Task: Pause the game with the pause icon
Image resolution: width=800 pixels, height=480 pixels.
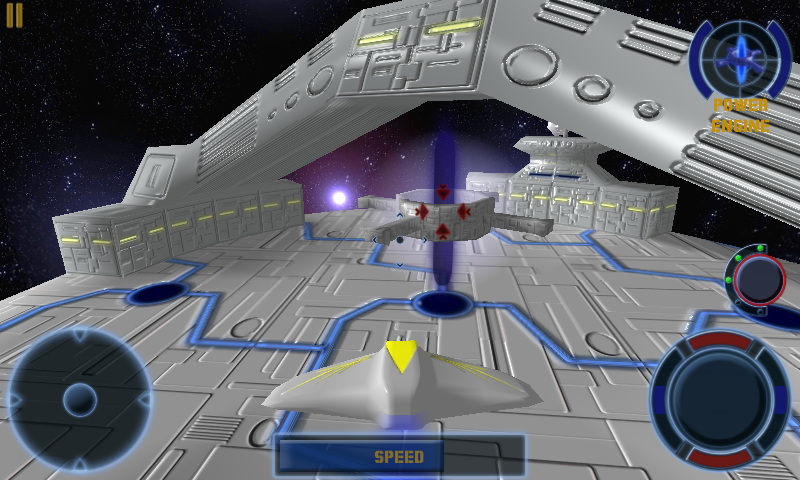Action: (14, 15)
